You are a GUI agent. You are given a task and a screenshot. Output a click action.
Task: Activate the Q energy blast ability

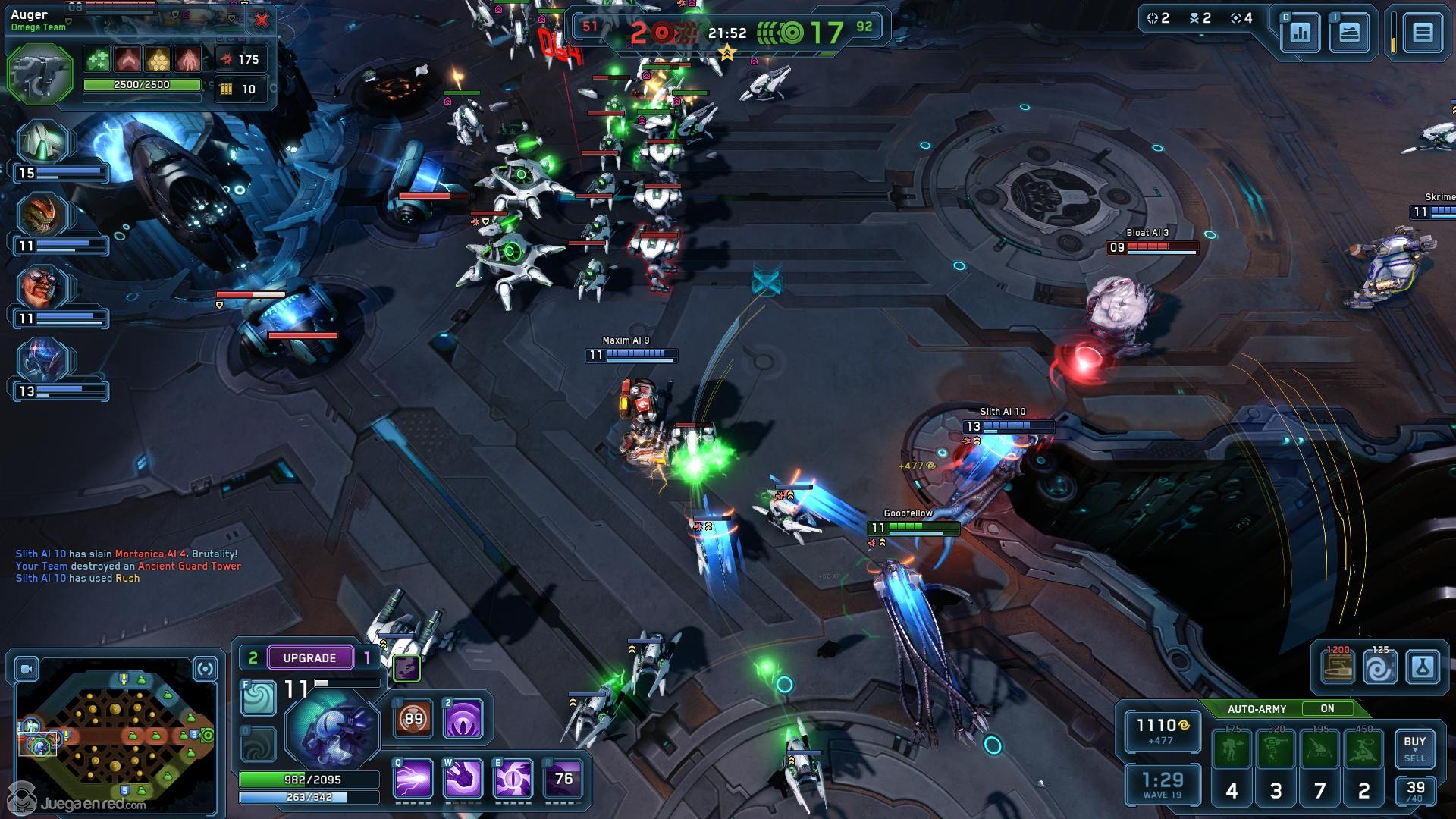tap(413, 779)
